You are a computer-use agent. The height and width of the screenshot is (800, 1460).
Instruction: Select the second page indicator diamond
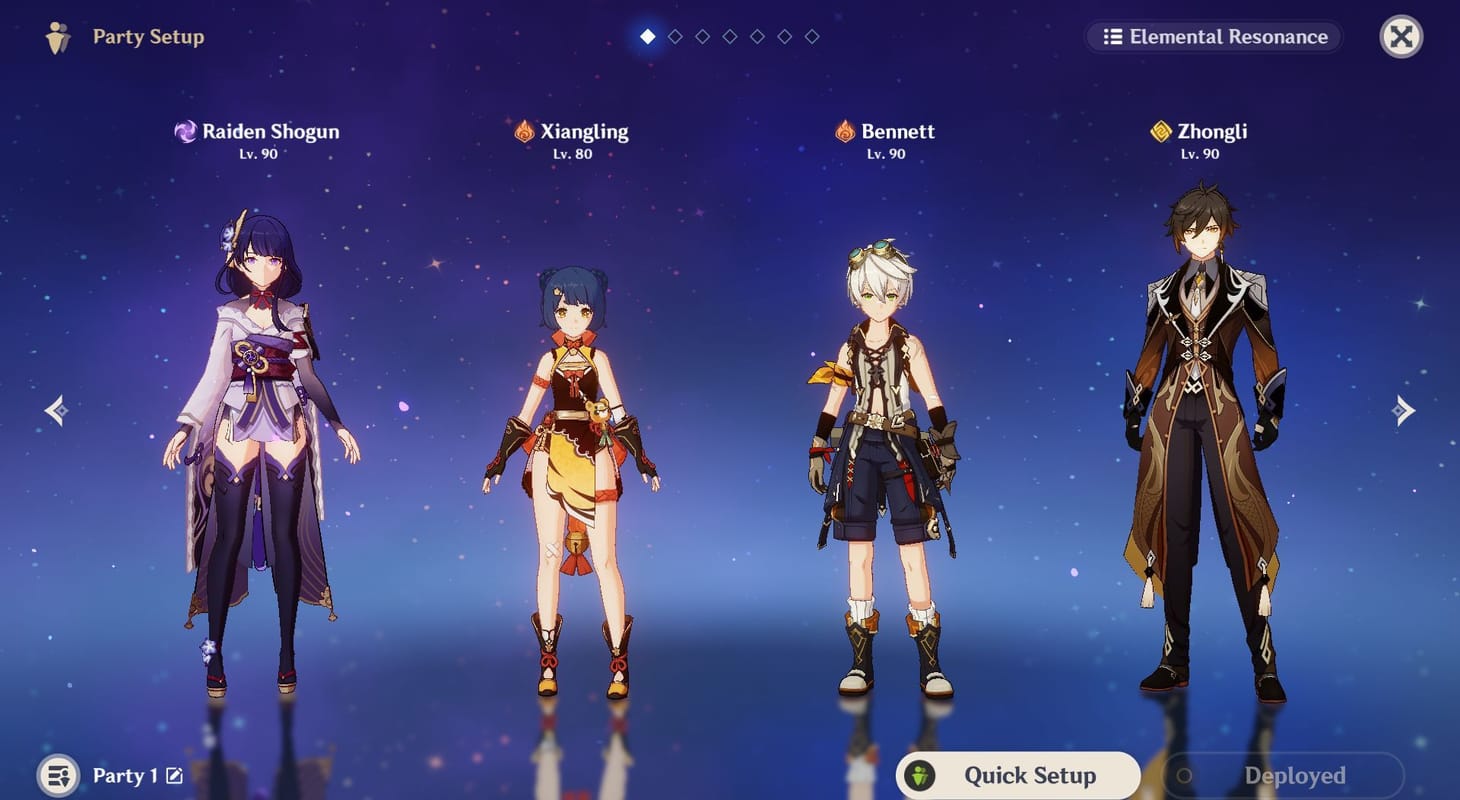(675, 36)
